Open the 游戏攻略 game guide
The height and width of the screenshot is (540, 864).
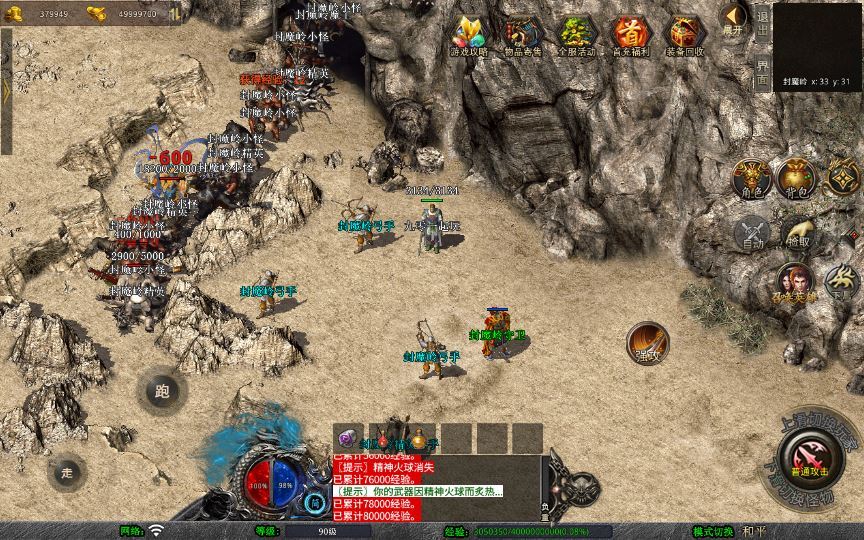[468, 36]
